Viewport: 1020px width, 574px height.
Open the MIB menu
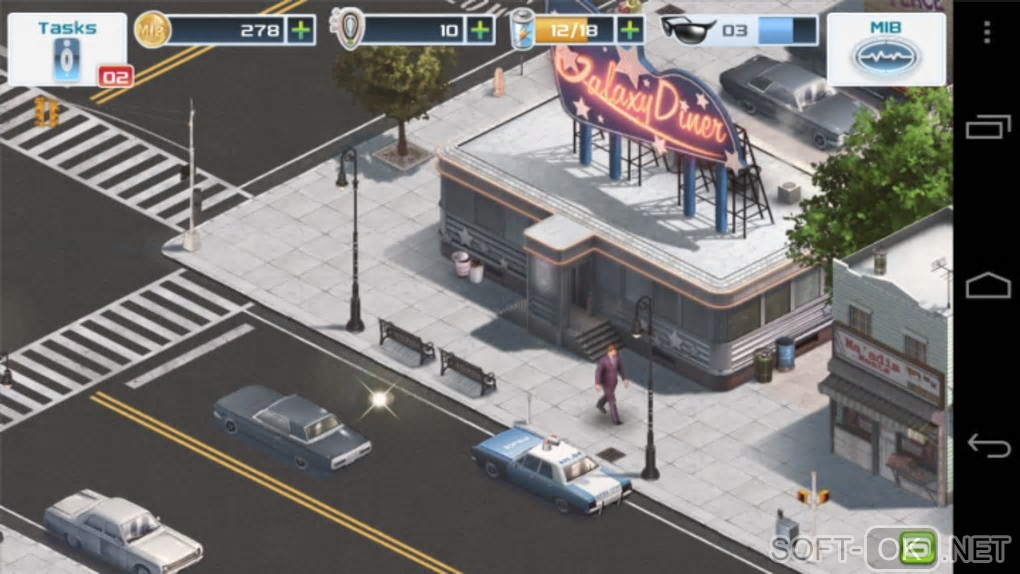886,49
